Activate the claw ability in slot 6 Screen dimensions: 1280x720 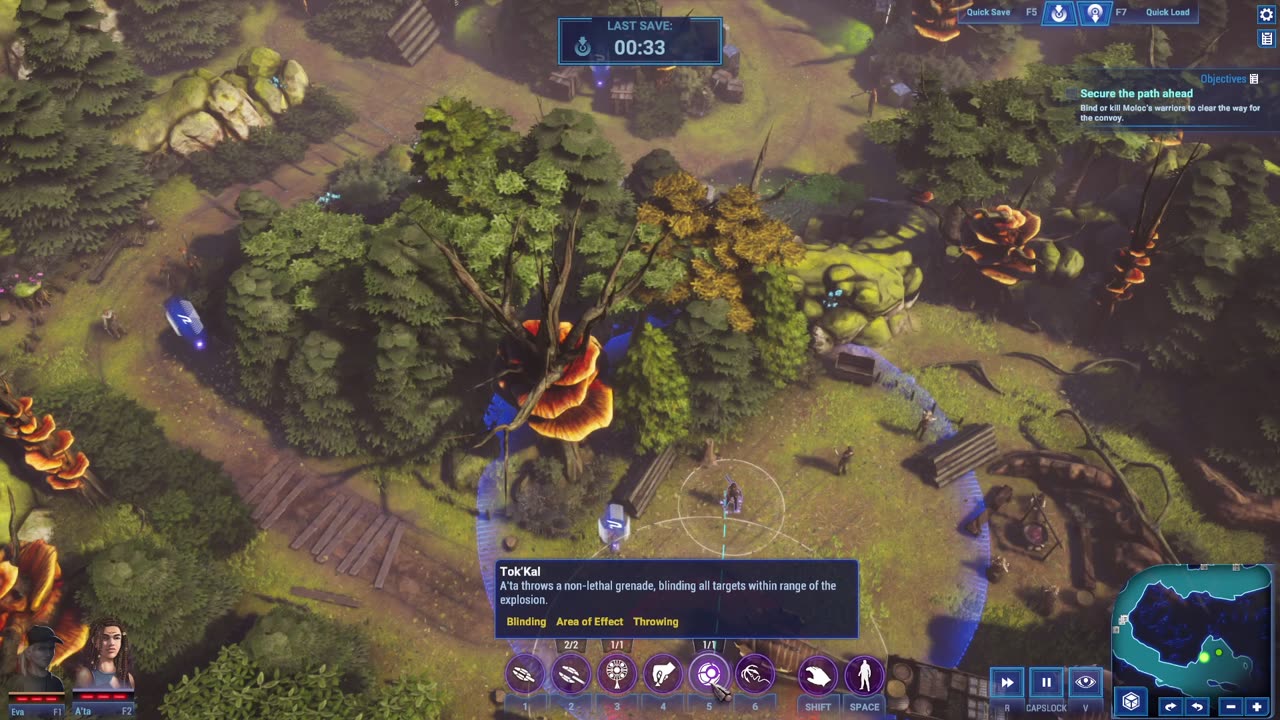pos(755,676)
